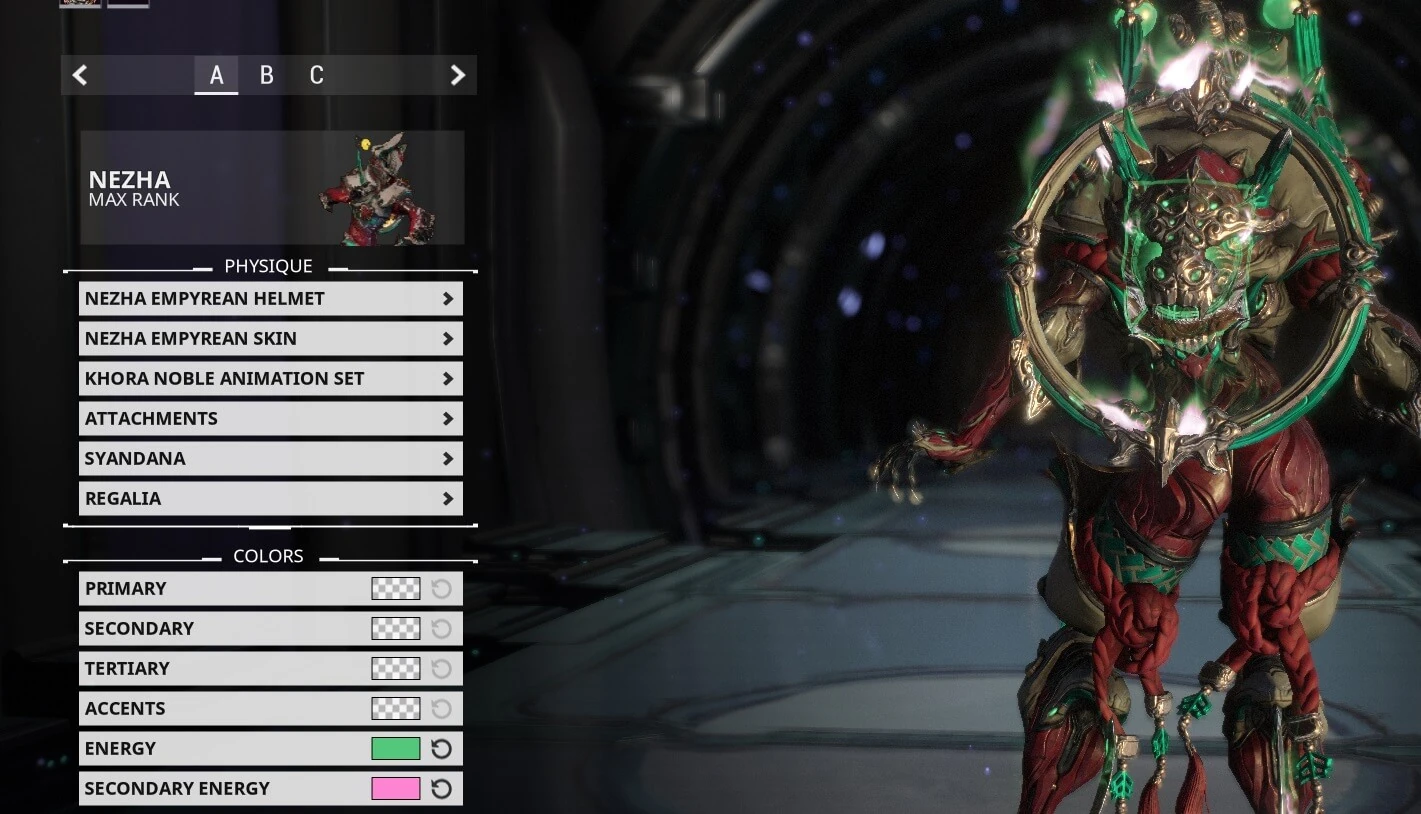Choose the Secondary color swatch
The width and height of the screenshot is (1421, 814).
(x=396, y=628)
